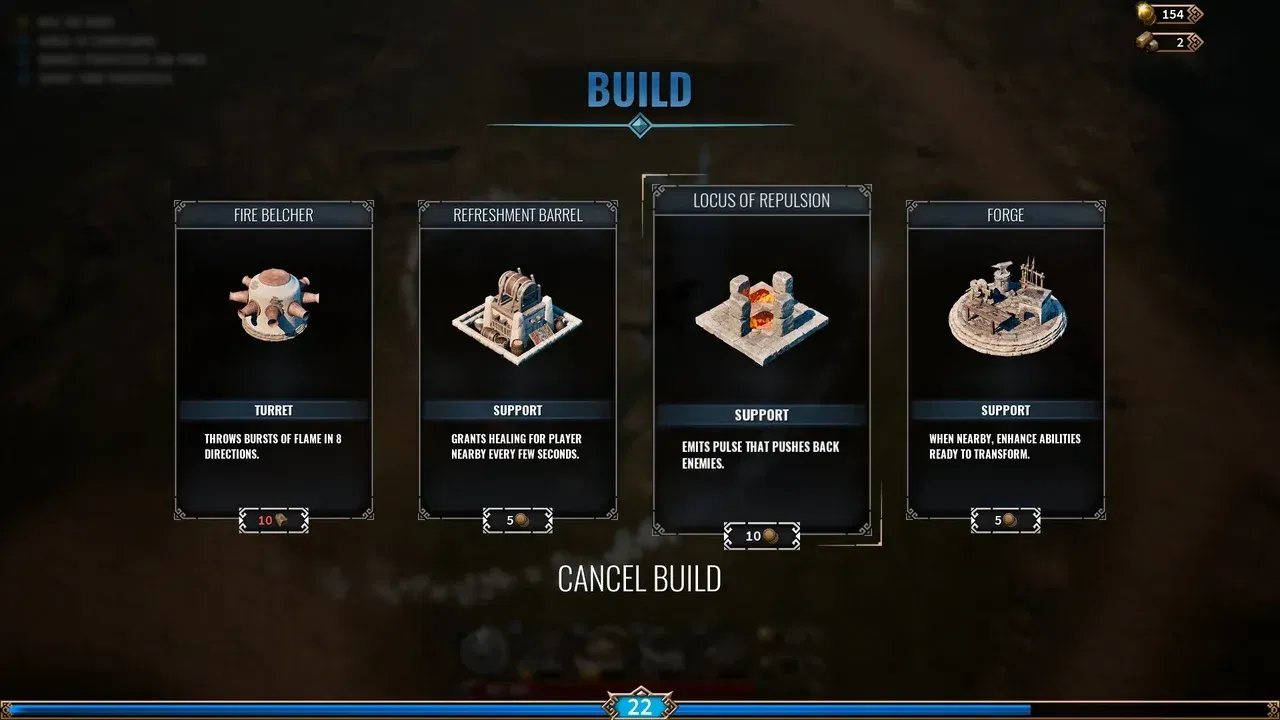This screenshot has height=720, width=1280.
Task: Click the metal cost icon on Fire Belcher card
Action: point(283,520)
